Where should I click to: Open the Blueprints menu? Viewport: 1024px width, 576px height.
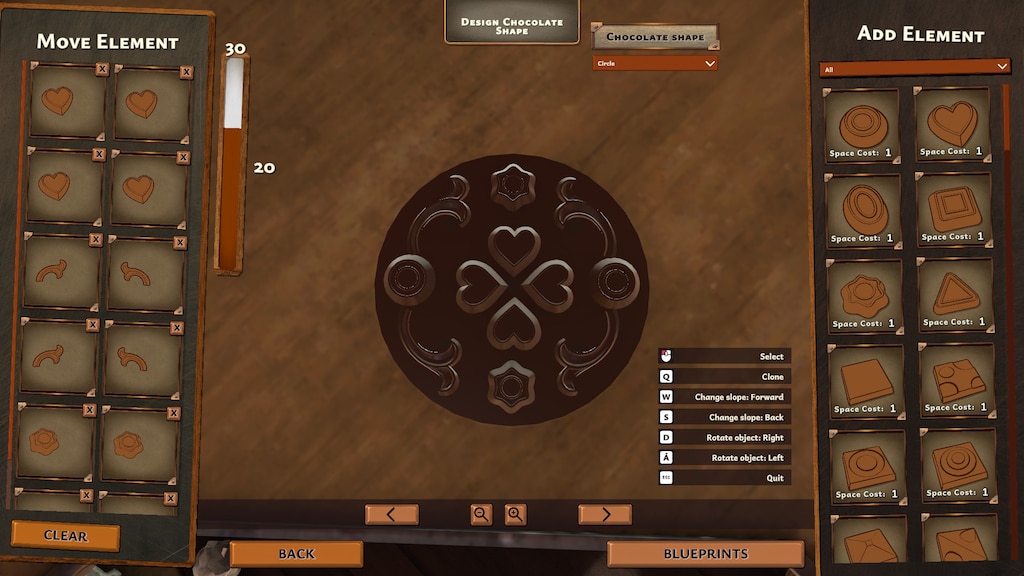[x=705, y=554]
